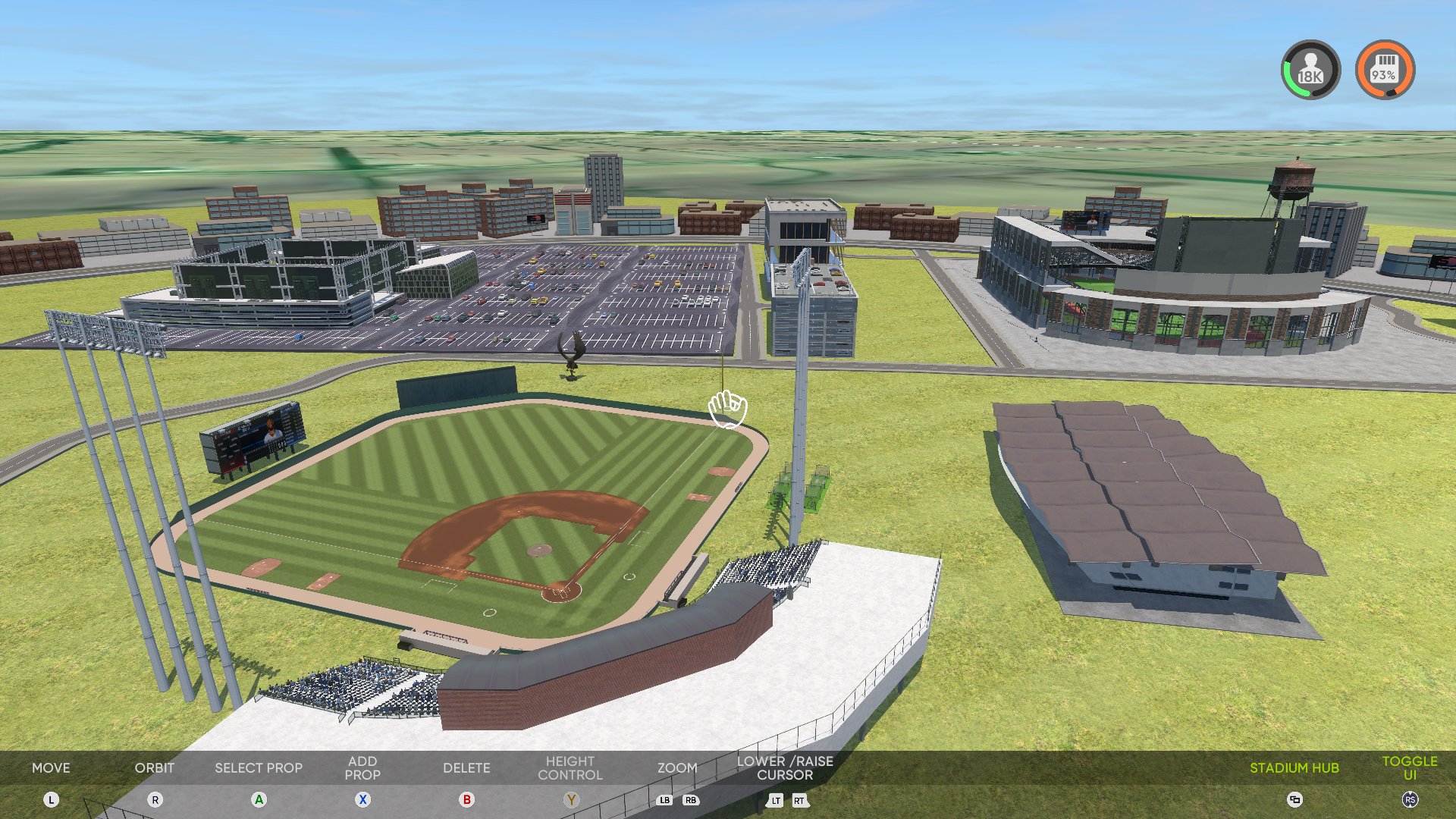The width and height of the screenshot is (1456, 819).
Task: Click the green A icon for Select Prop
Action: click(x=259, y=799)
